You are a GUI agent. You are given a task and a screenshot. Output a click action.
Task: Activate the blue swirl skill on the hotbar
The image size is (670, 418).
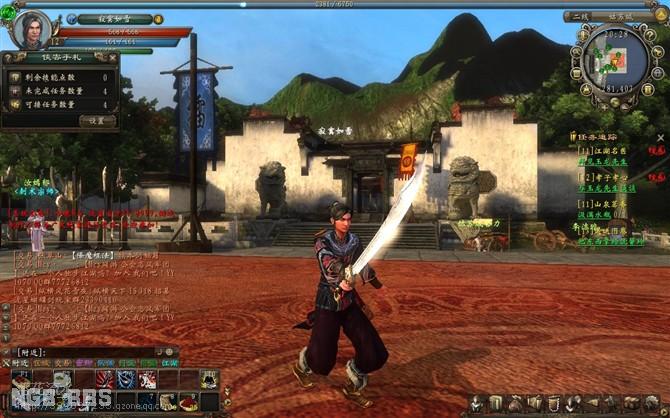[x=126, y=379]
